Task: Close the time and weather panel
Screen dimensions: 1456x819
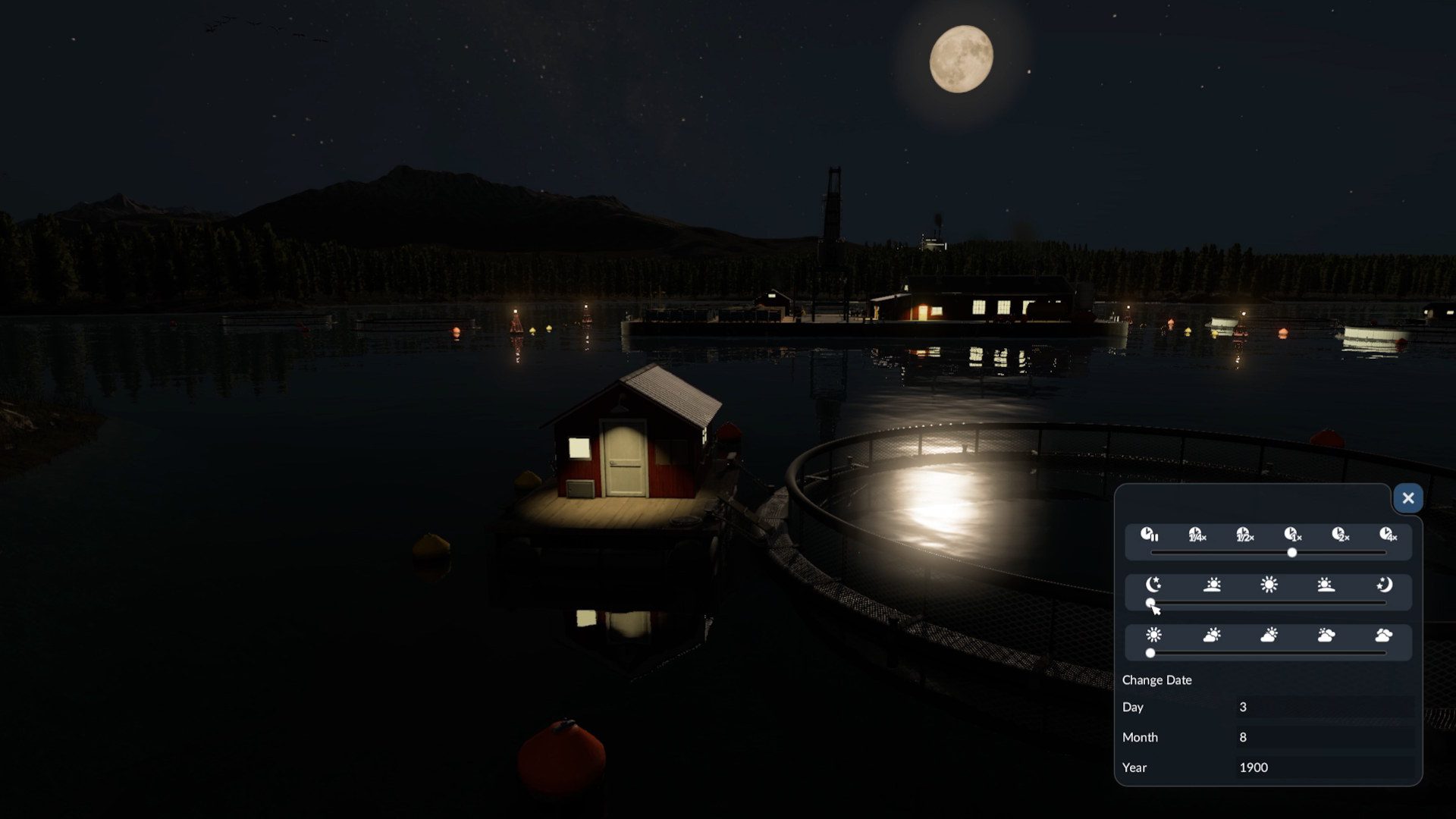Action: [x=1407, y=498]
